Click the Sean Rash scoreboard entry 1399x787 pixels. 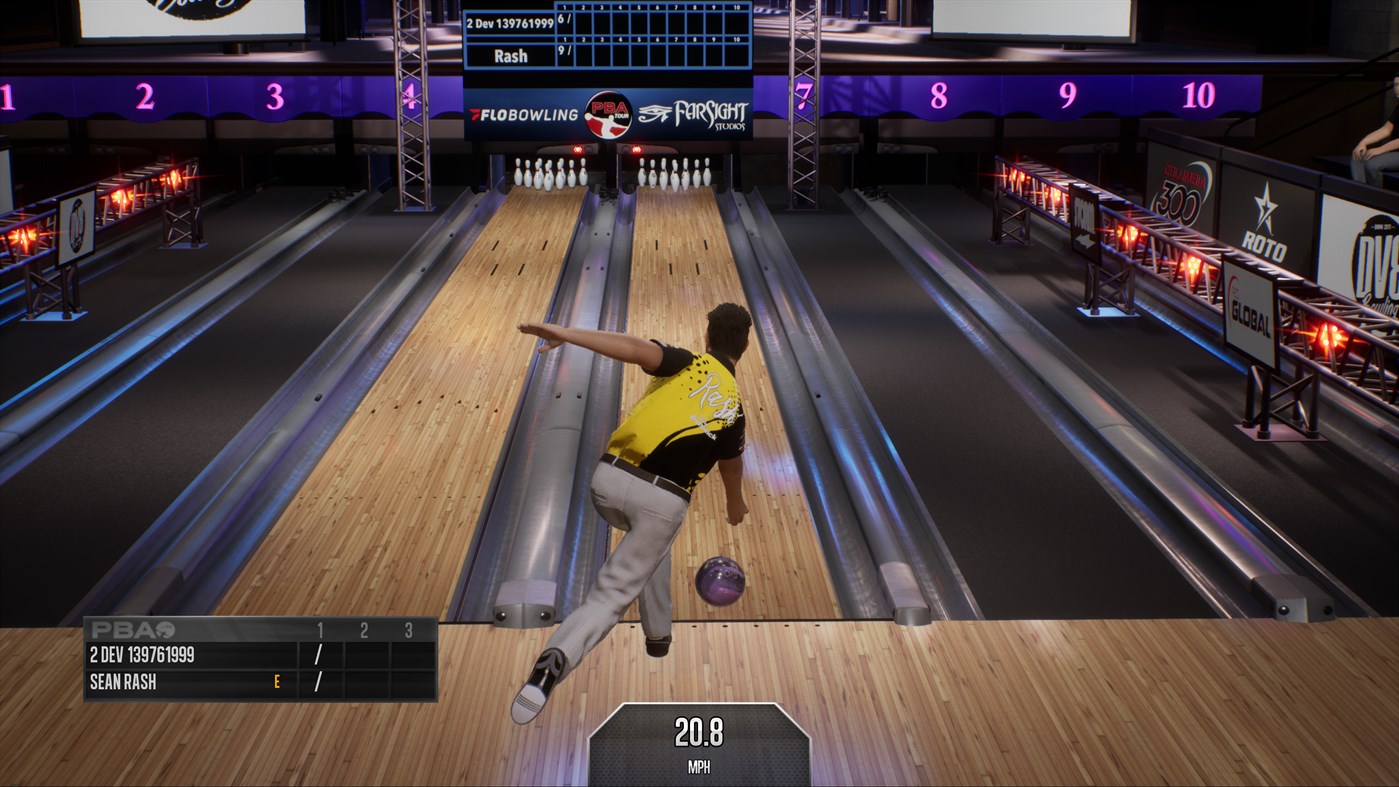(121, 680)
